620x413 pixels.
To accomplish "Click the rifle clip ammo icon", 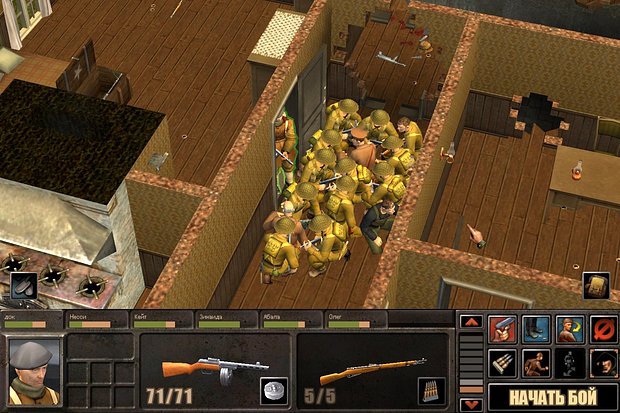I will click(x=433, y=391).
